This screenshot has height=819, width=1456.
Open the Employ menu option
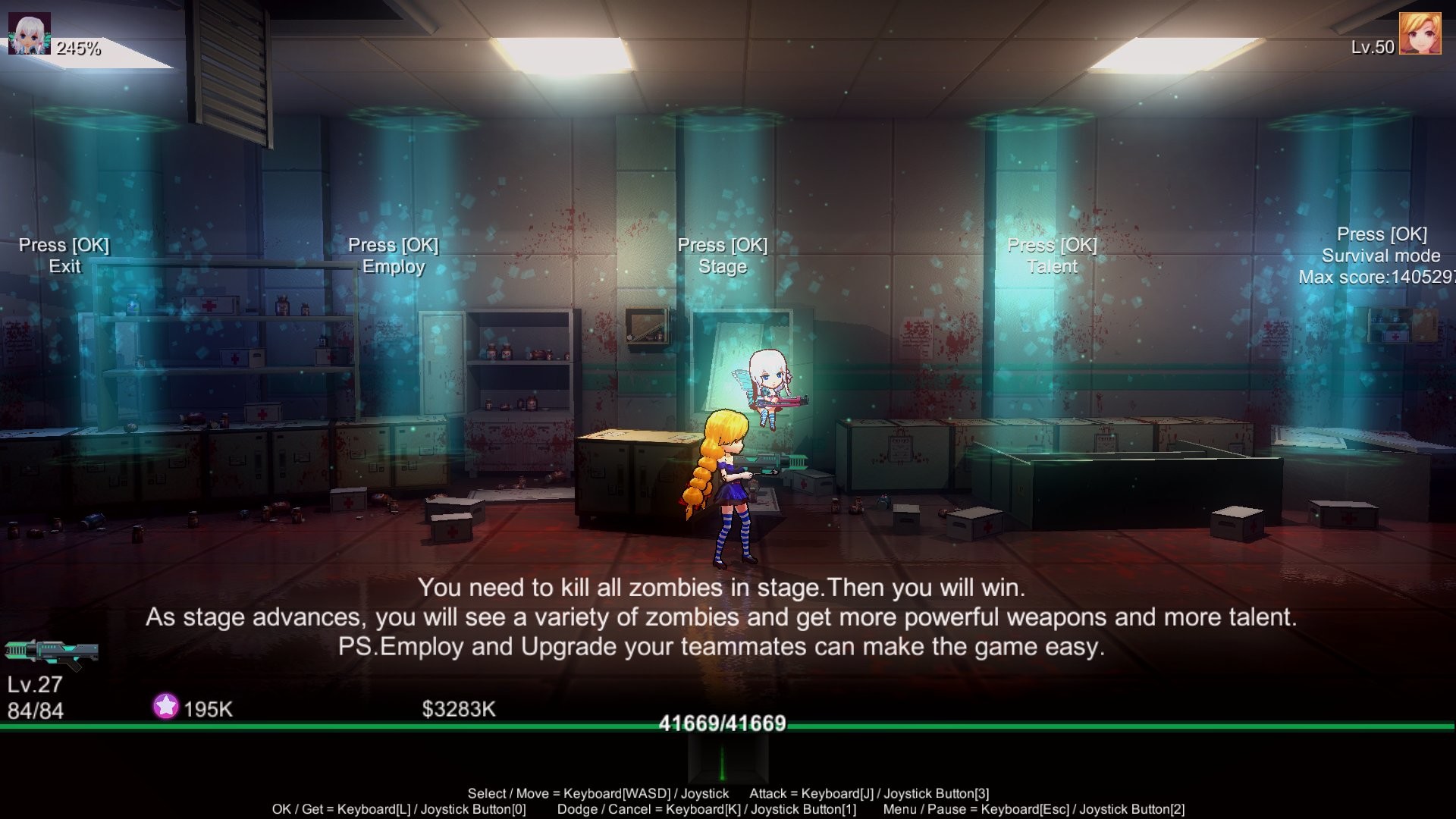pos(394,267)
